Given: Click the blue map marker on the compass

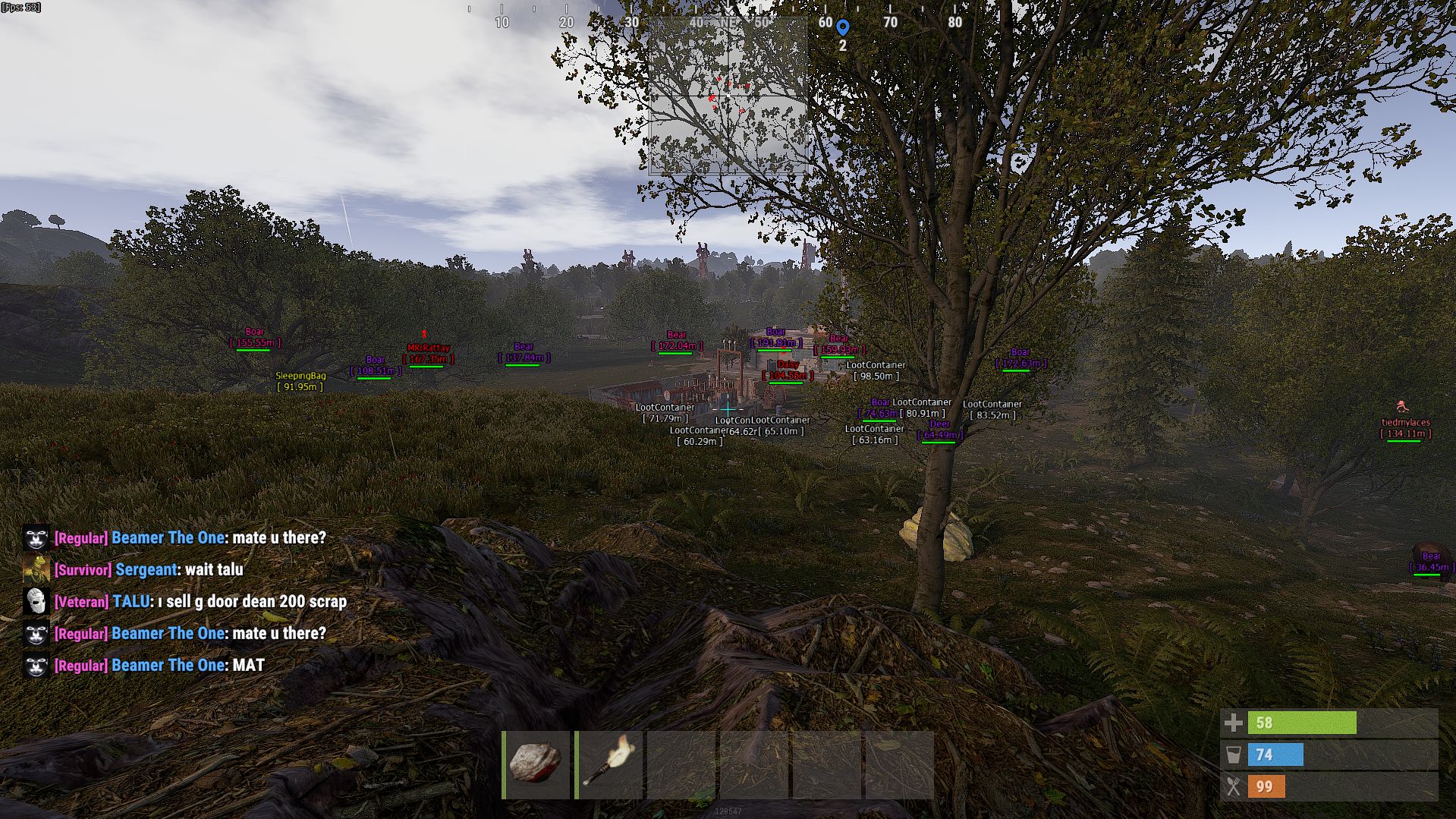Looking at the screenshot, I should pos(842,27).
